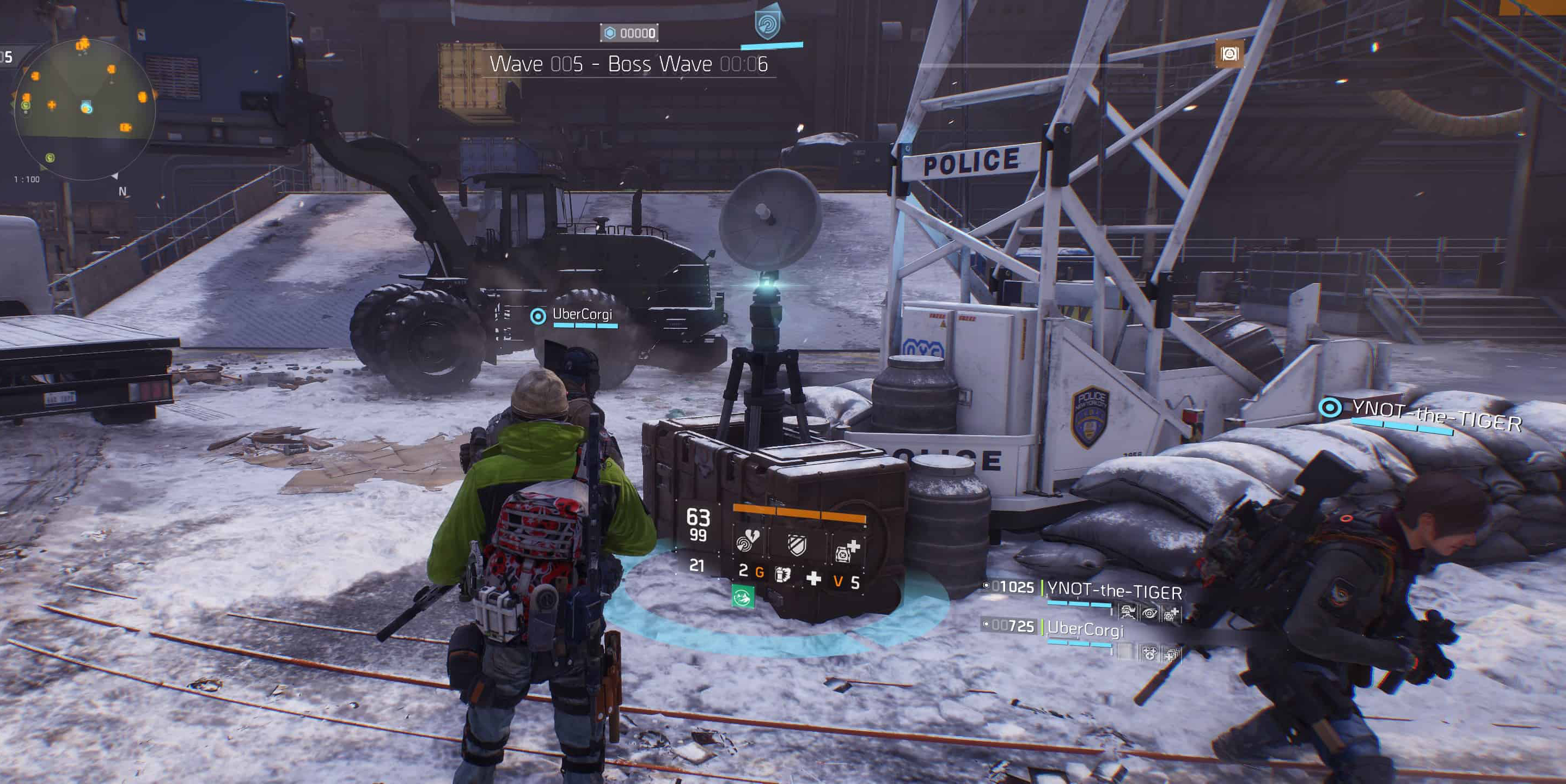Click the YNOT-the-TIGER nameplate above the agent
This screenshot has height=784, width=1566.
coord(1436,416)
